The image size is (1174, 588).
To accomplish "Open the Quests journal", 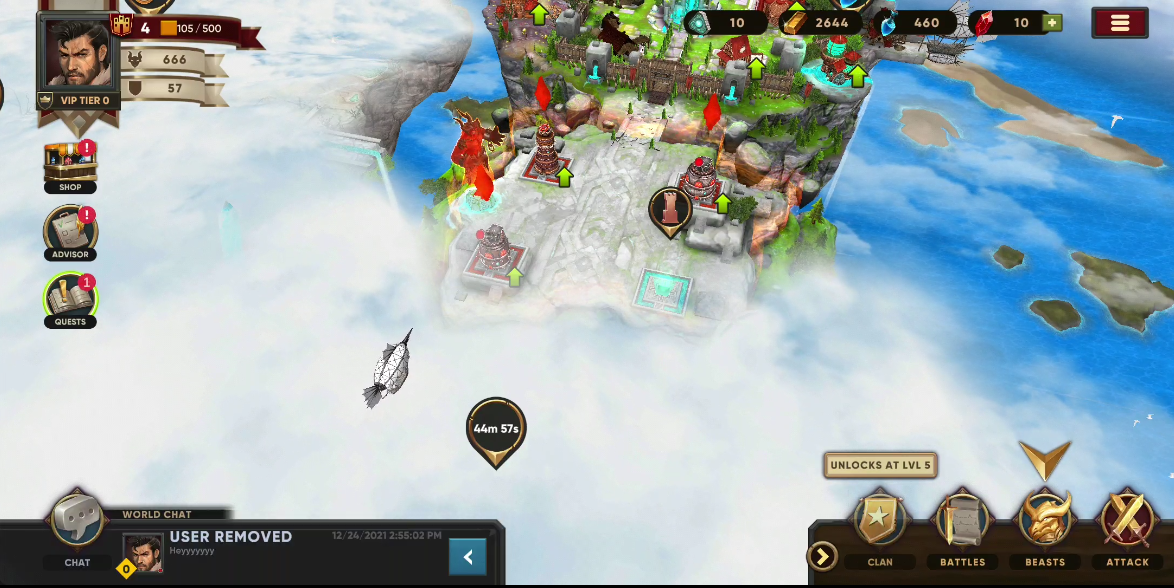I will (70, 299).
